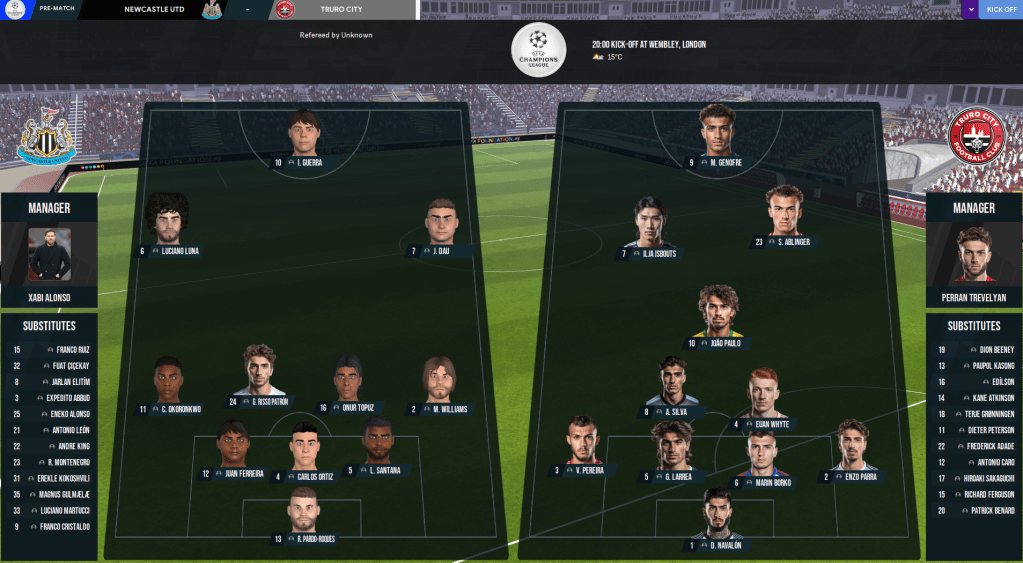Screen dimensions: 1023x563
Task: Open Newcastle Utd team name in header
Action: pos(154,10)
